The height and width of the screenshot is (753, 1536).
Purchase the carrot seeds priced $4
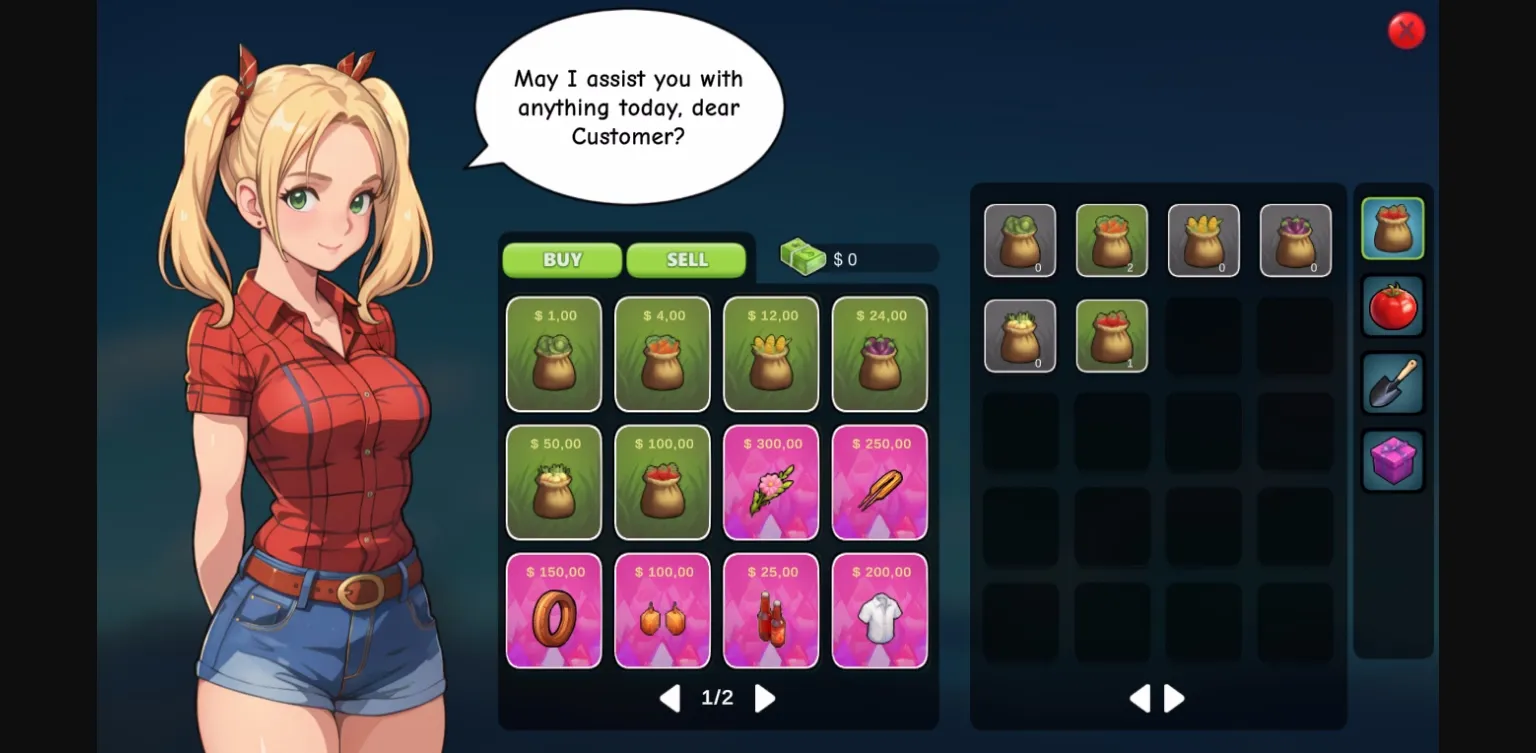(662, 354)
